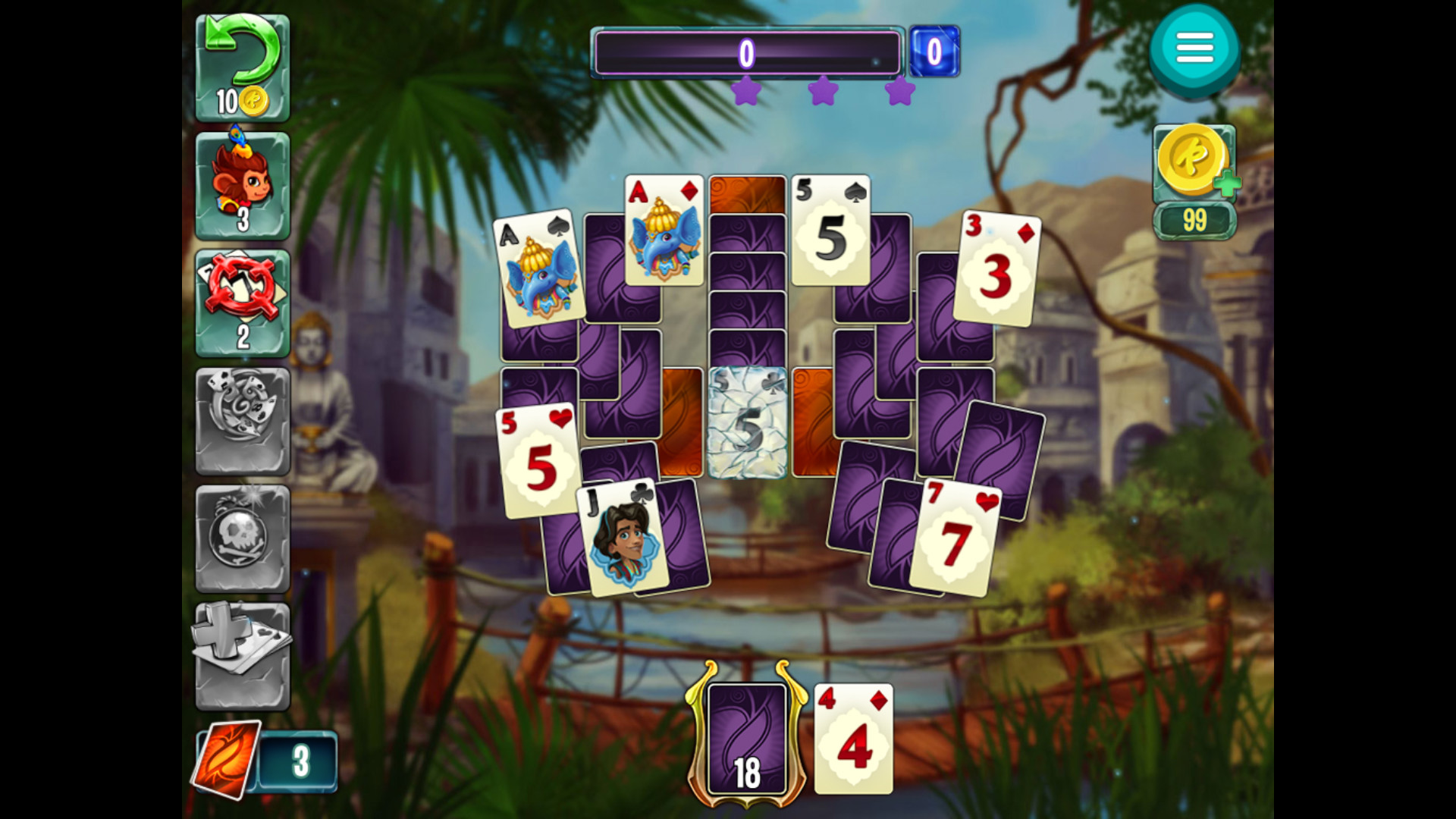Open the hamburger menu
Image resolution: width=1456 pixels, height=819 pixels.
(x=1196, y=47)
